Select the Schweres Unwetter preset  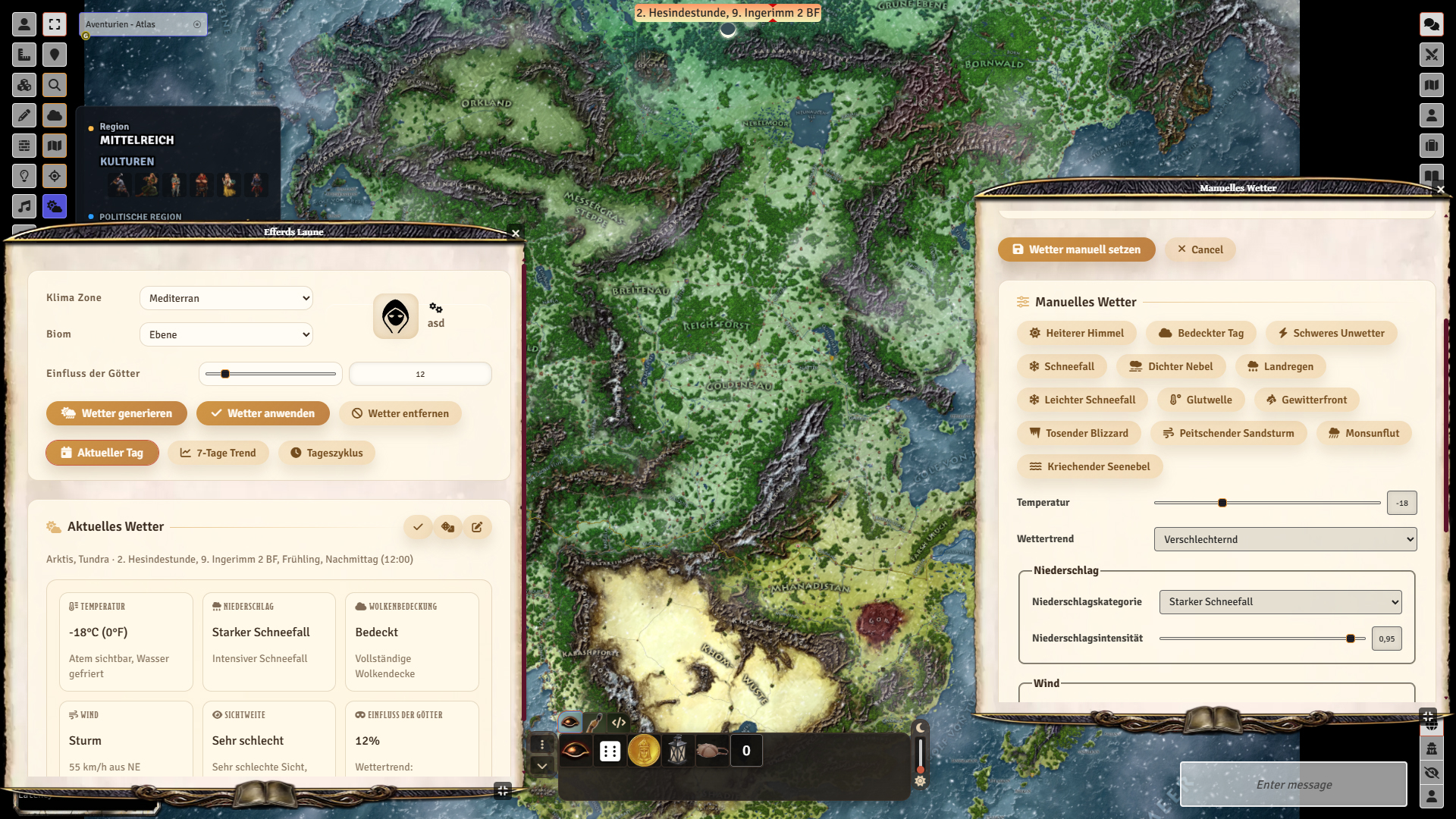1331,333
